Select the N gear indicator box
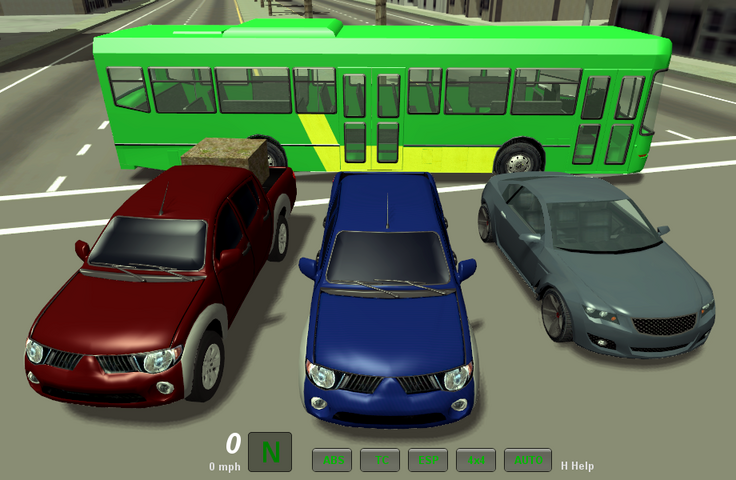 tap(270, 452)
